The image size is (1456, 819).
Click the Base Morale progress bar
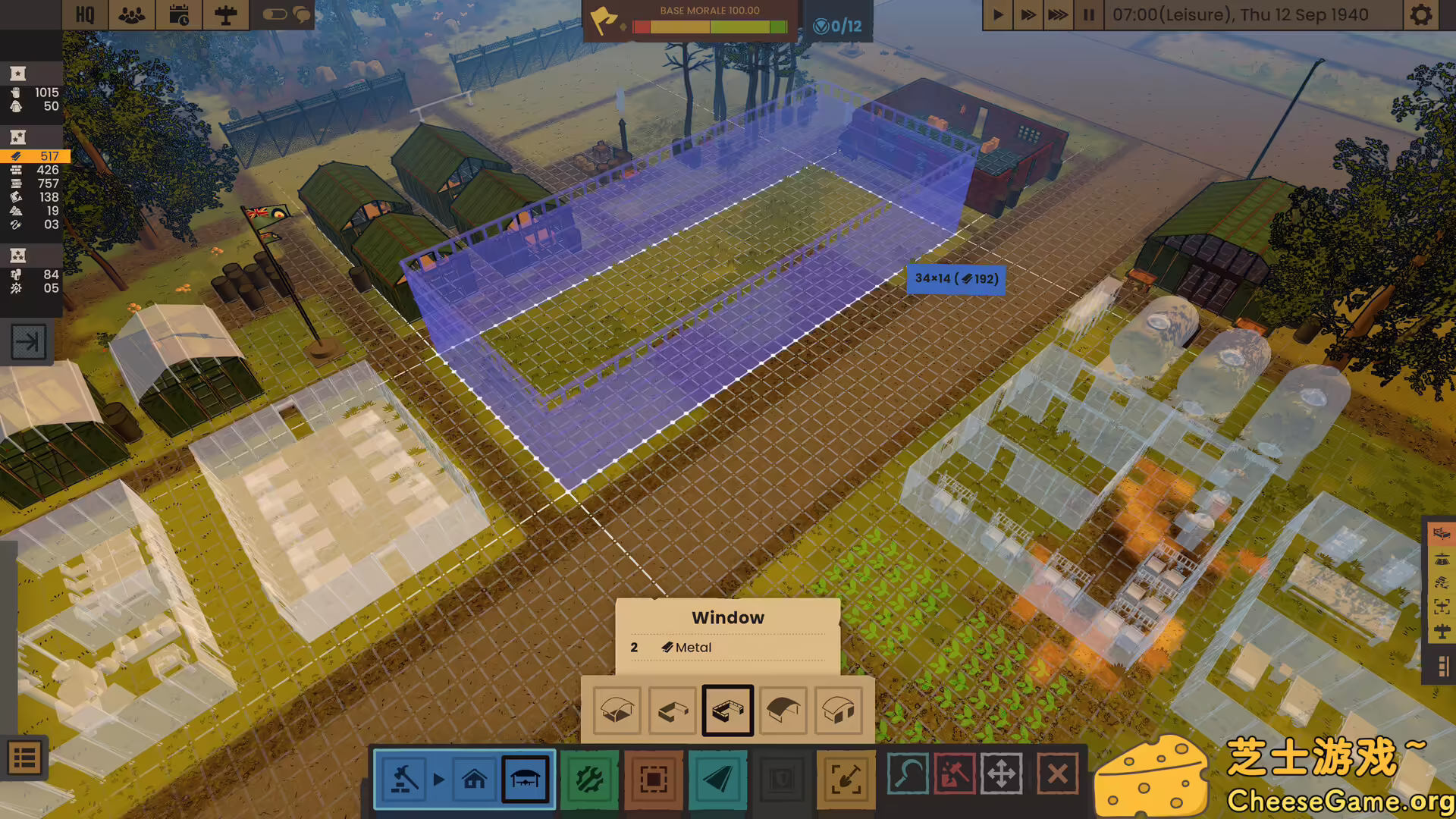(709, 27)
